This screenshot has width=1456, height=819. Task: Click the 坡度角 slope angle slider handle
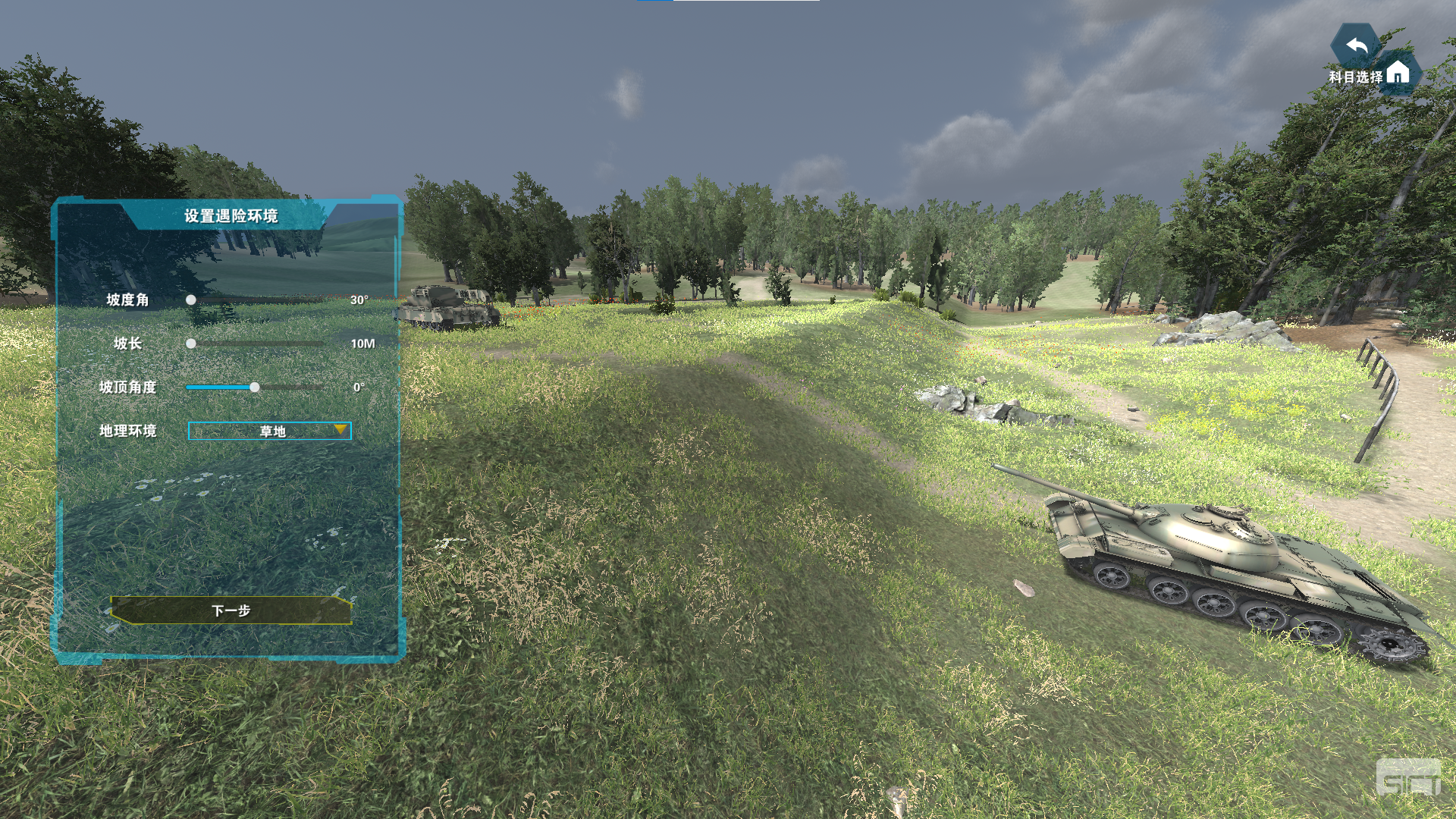point(191,300)
